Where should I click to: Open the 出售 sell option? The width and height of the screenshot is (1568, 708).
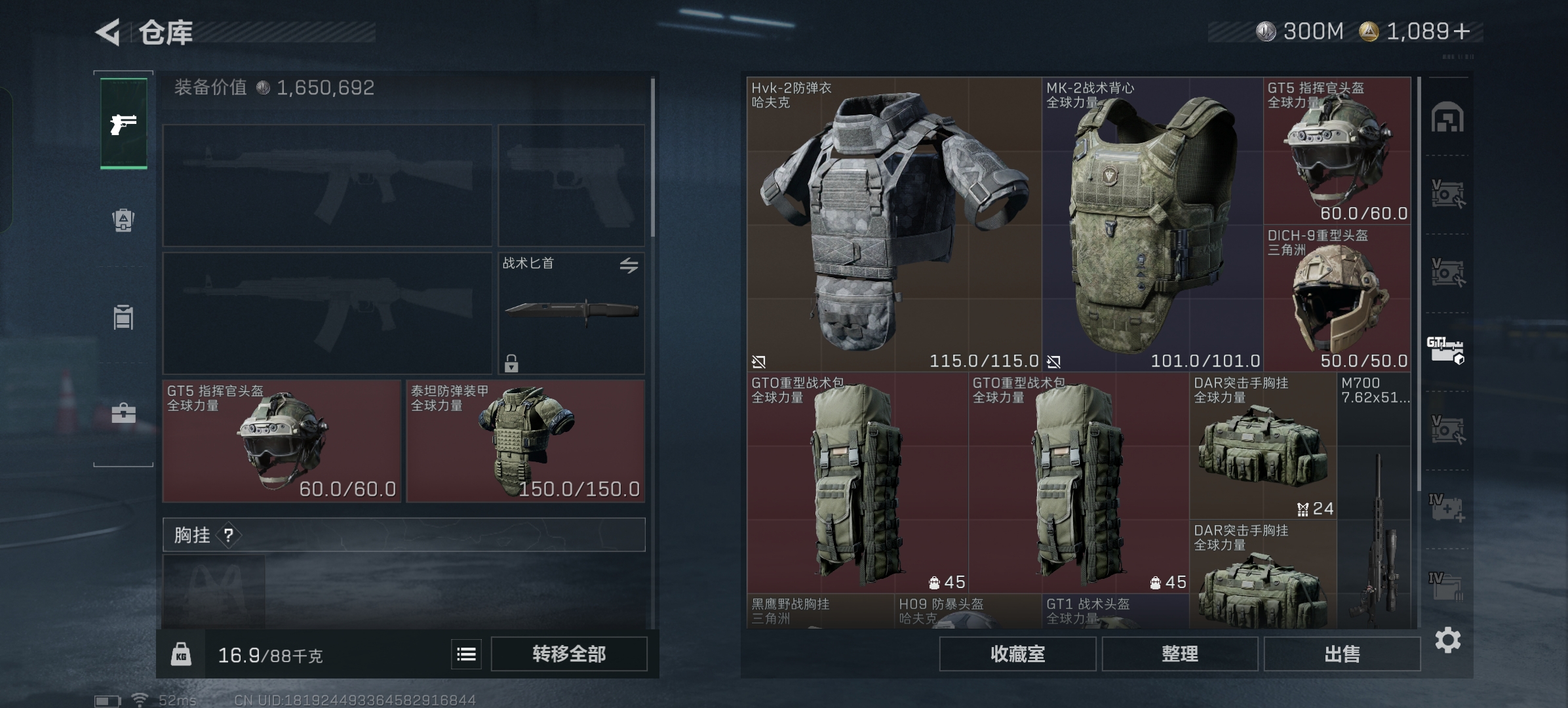pos(1342,654)
